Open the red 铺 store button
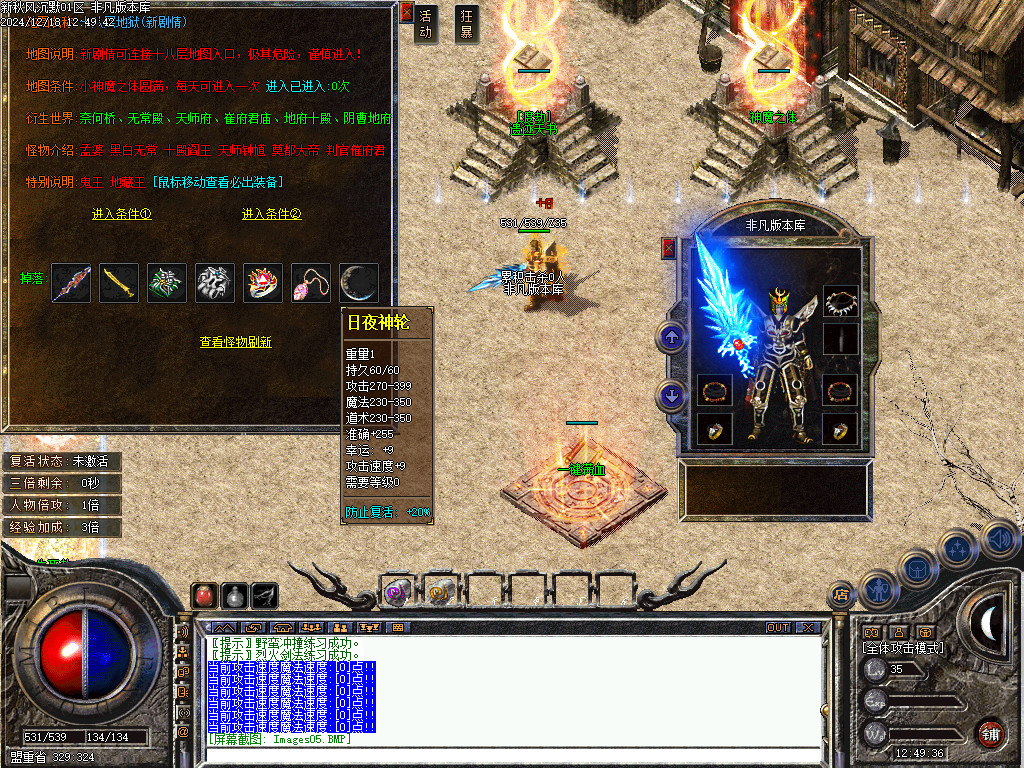 (991, 733)
